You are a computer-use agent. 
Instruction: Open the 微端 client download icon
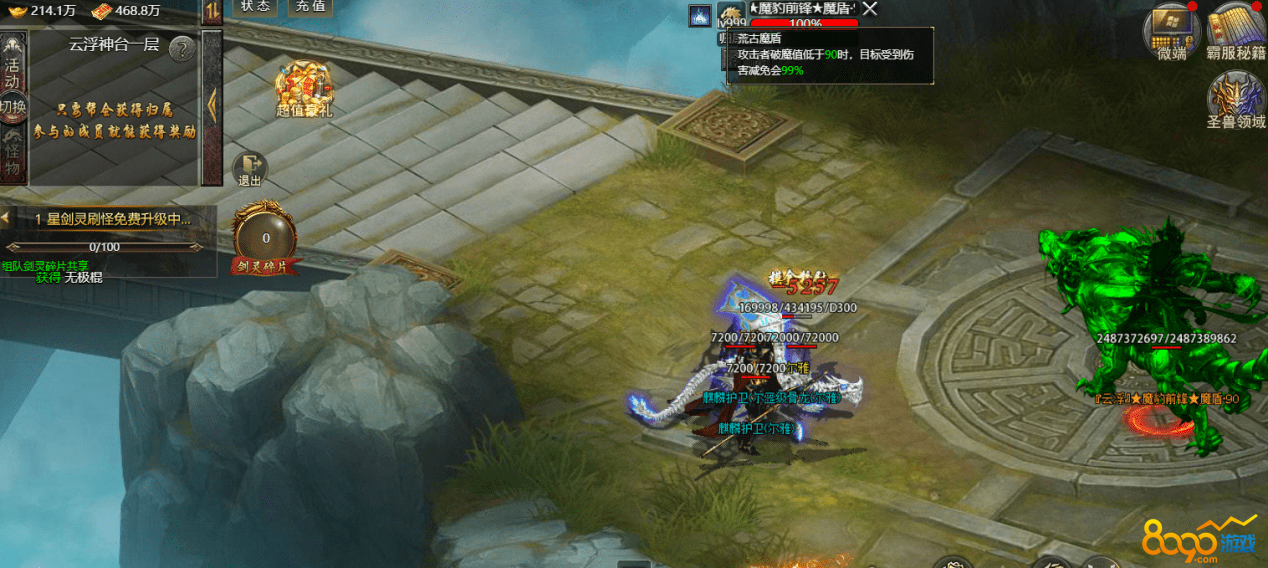(x=1171, y=30)
